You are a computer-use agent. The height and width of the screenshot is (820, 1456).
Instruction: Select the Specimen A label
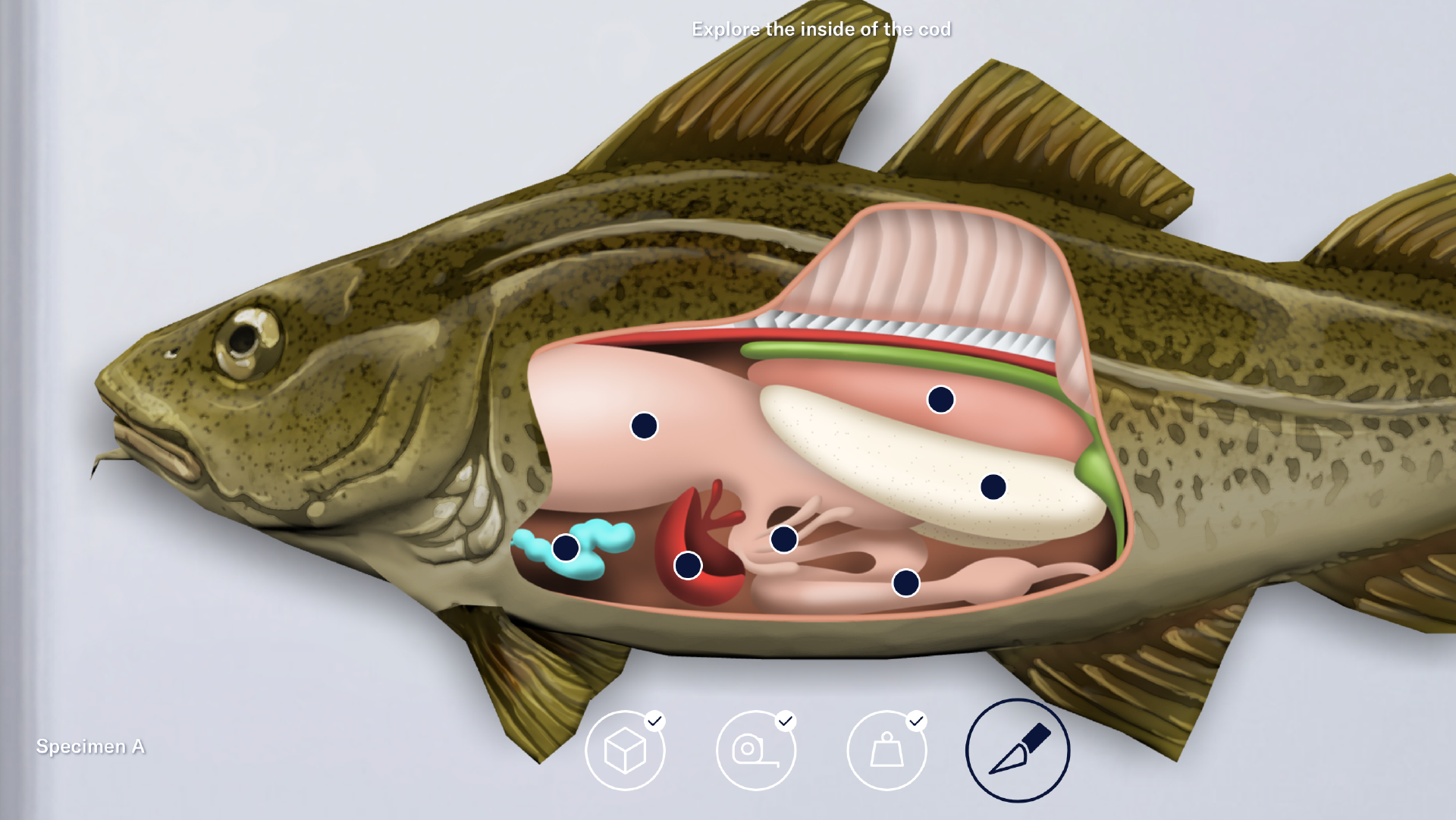[91, 746]
